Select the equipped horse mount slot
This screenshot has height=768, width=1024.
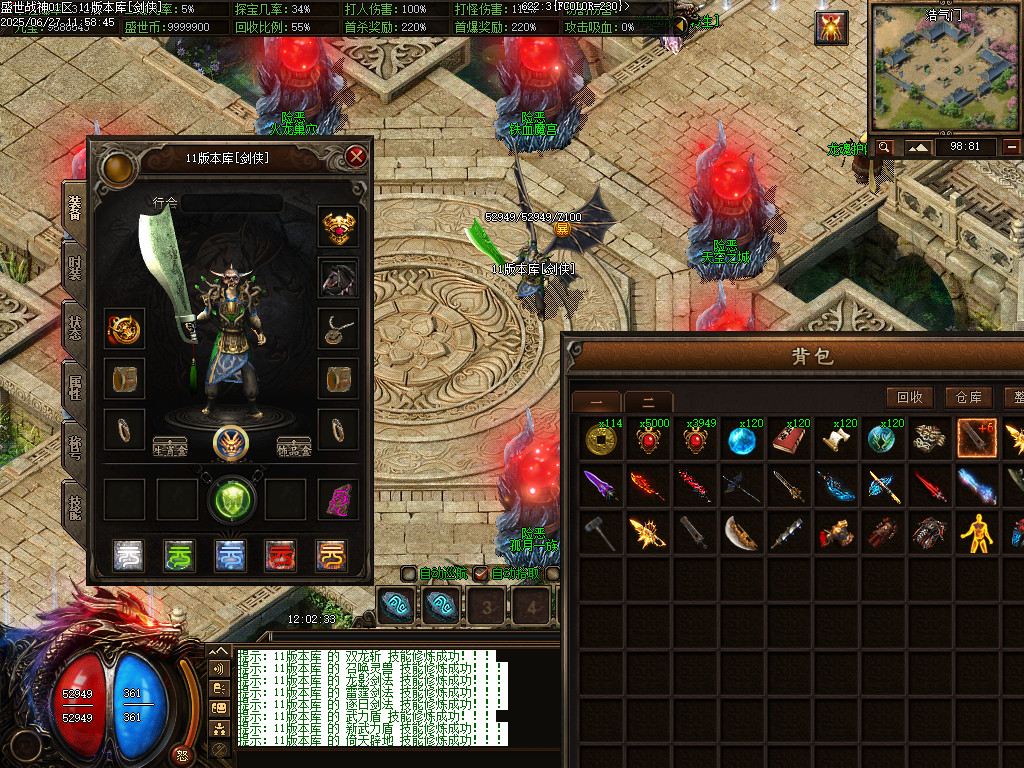[x=338, y=277]
